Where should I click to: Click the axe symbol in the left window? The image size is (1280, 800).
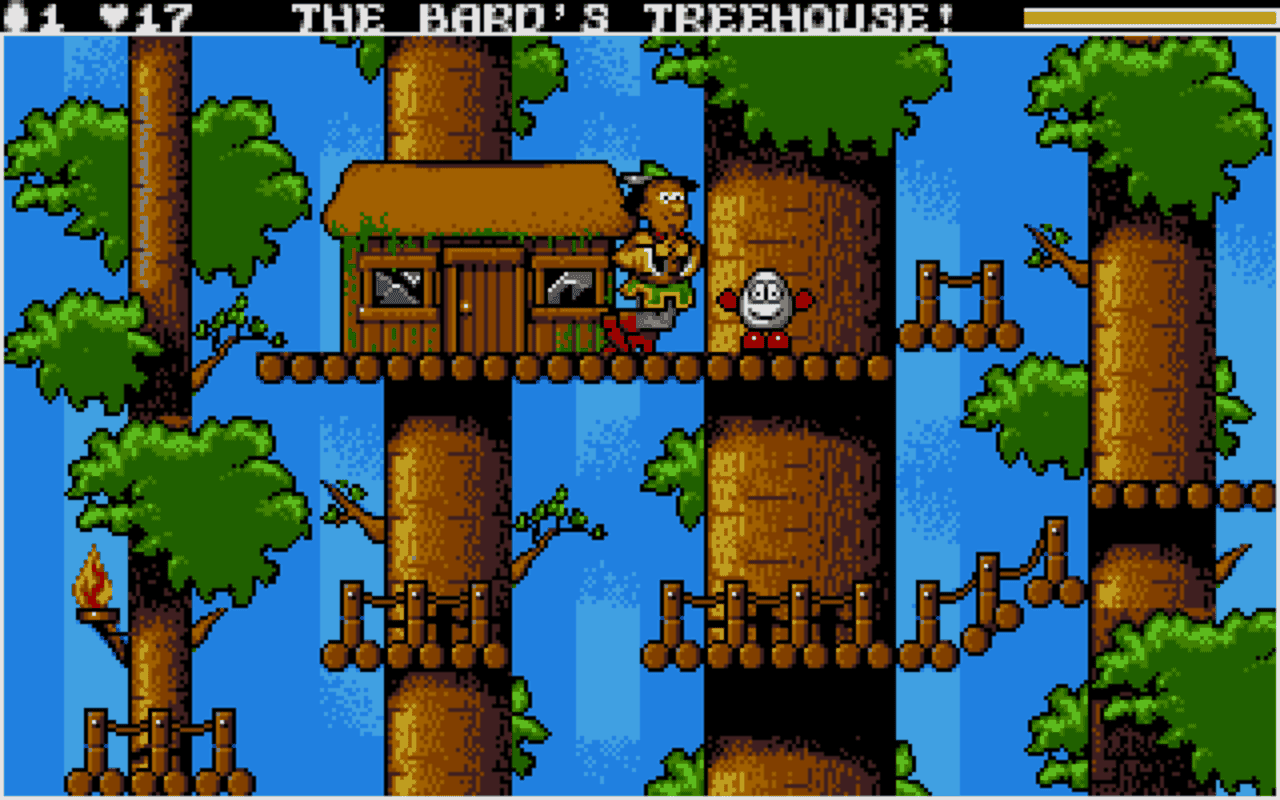398,287
